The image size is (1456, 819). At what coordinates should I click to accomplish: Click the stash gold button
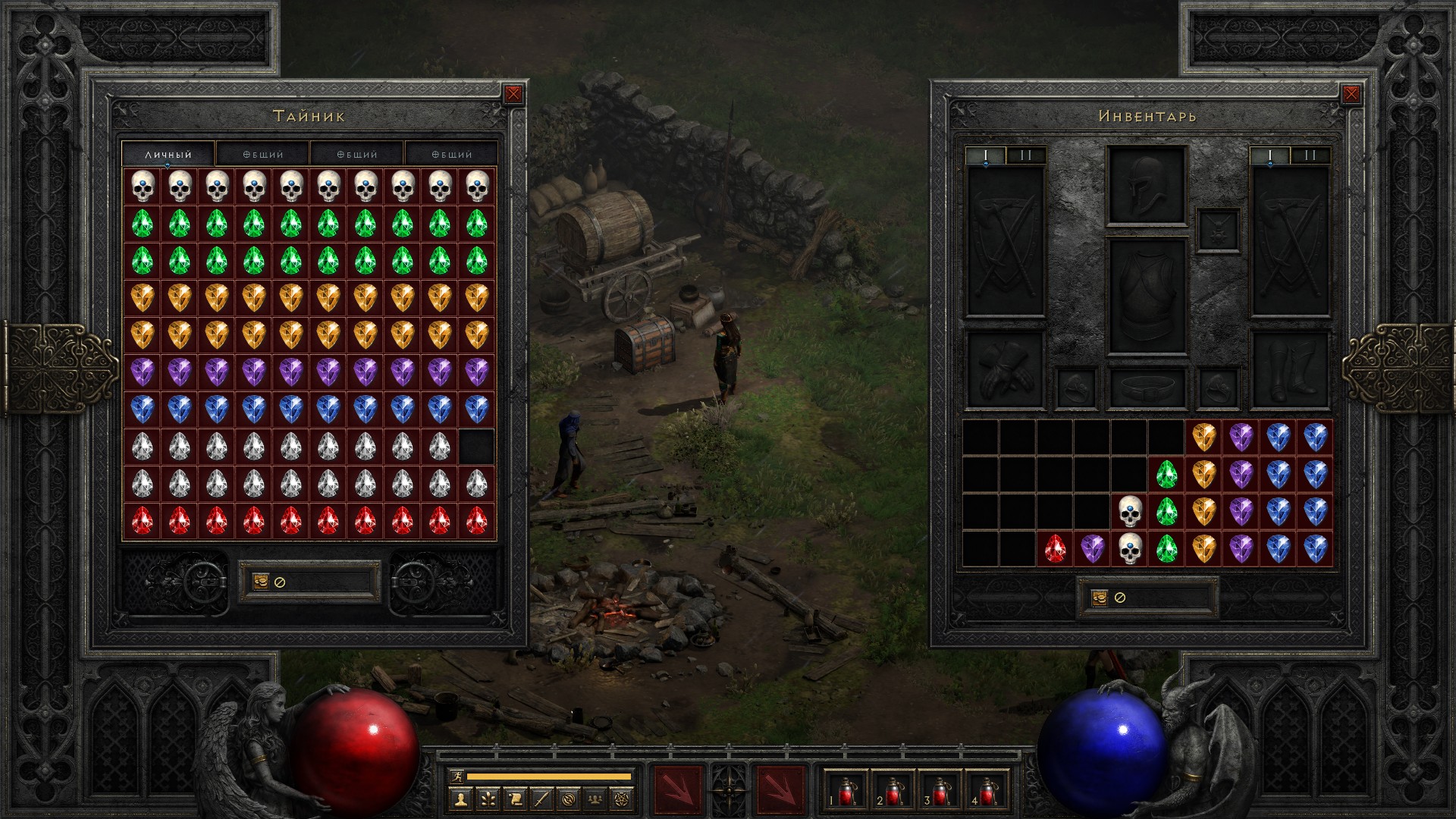coord(261,582)
